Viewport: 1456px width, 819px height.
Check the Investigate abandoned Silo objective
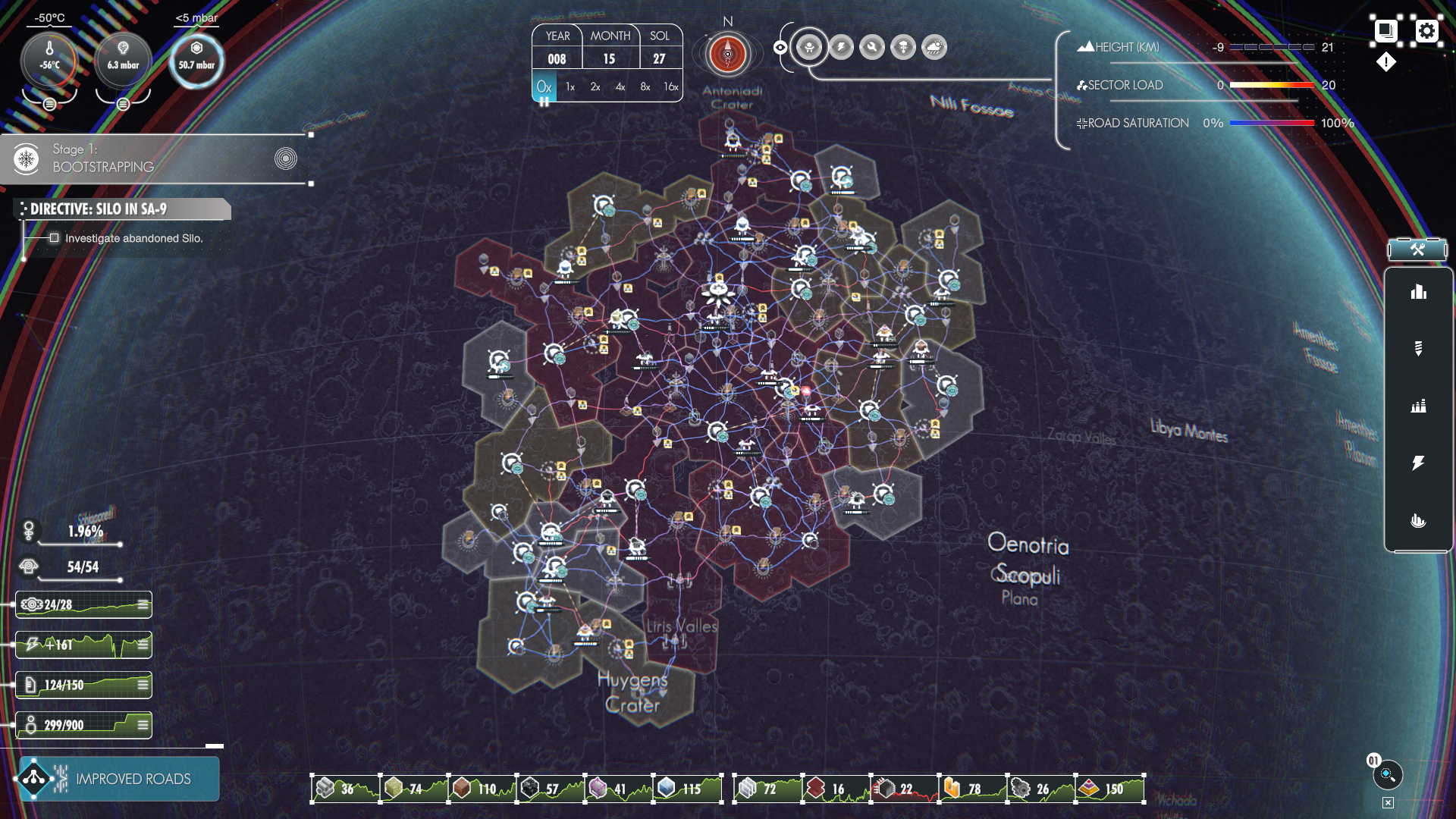[x=55, y=238]
